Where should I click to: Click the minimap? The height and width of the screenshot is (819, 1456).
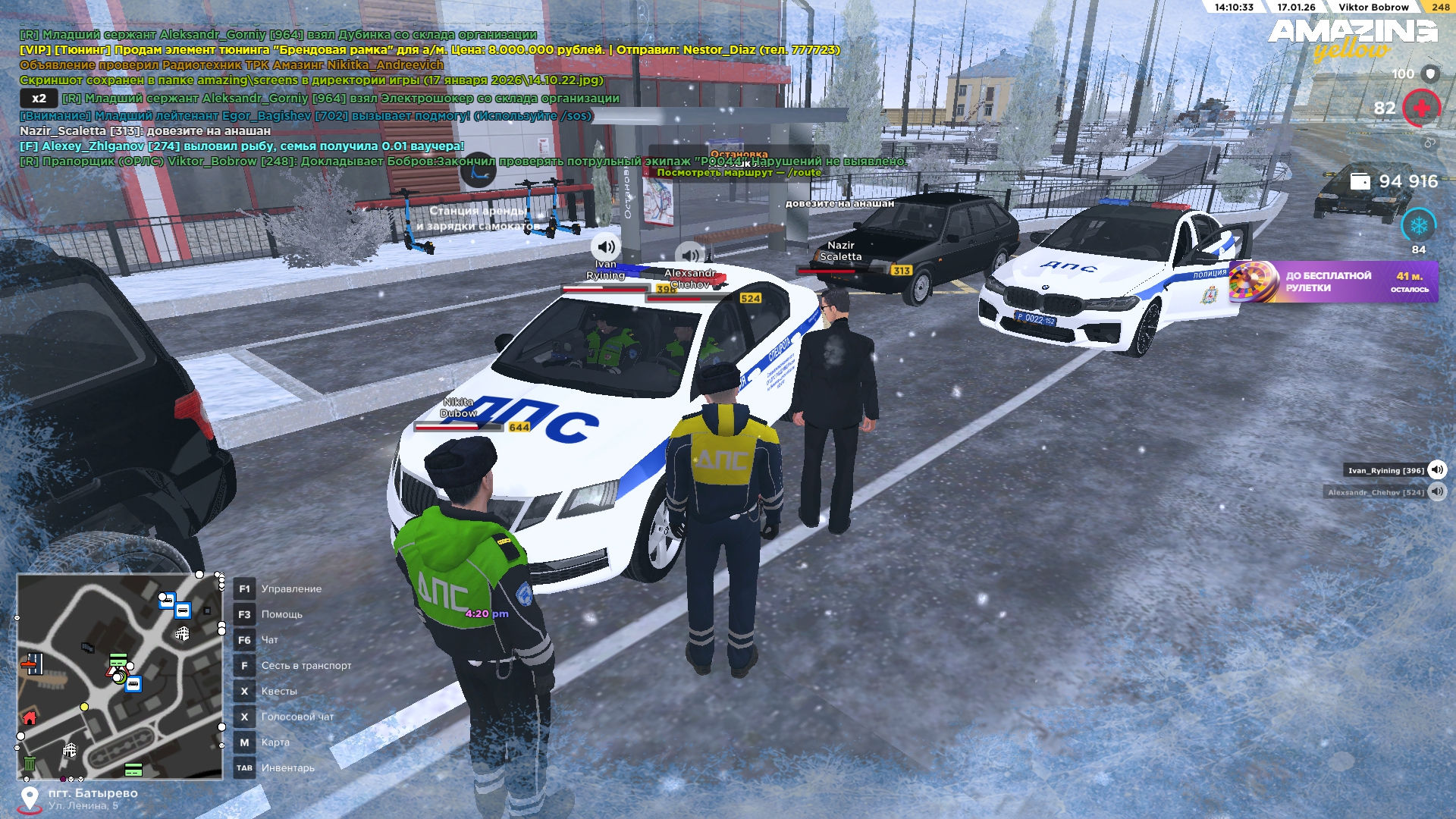(120, 676)
